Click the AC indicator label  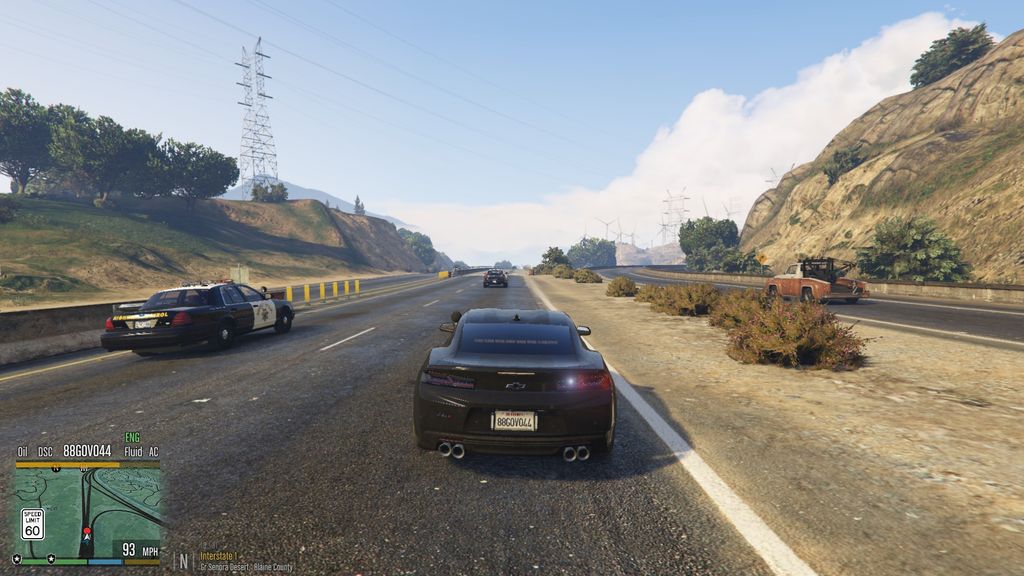tap(153, 451)
